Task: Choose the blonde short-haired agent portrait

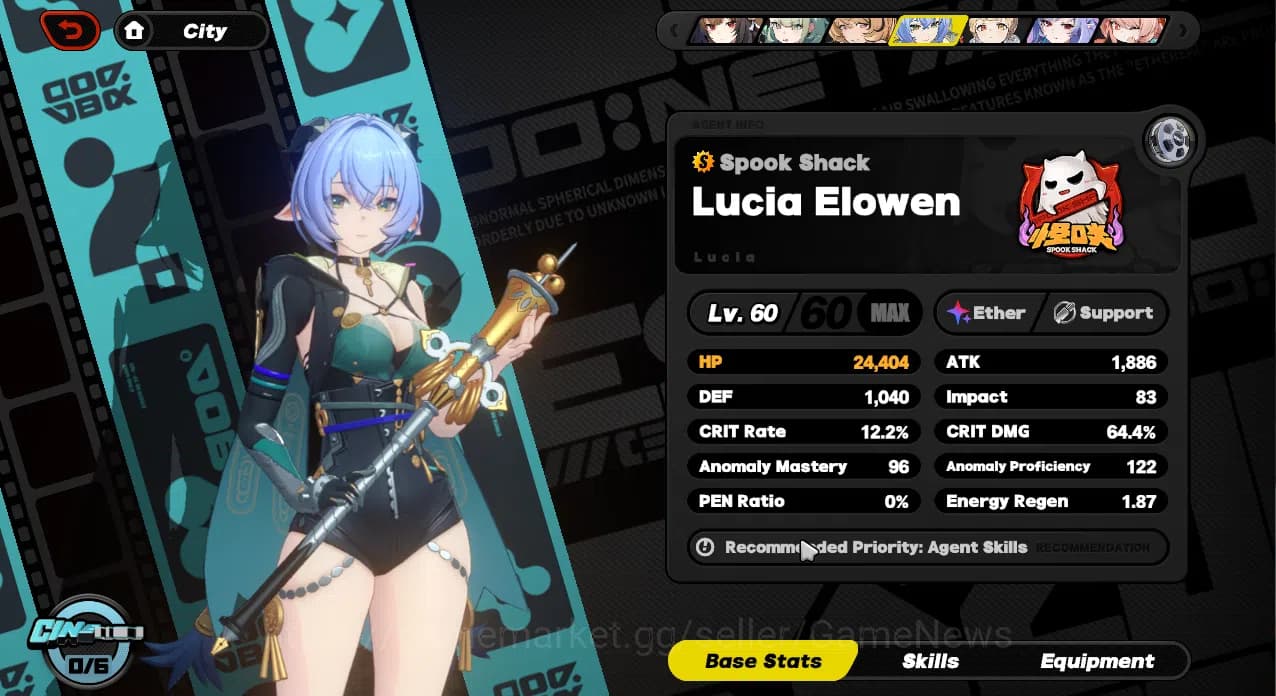Action: (994, 31)
